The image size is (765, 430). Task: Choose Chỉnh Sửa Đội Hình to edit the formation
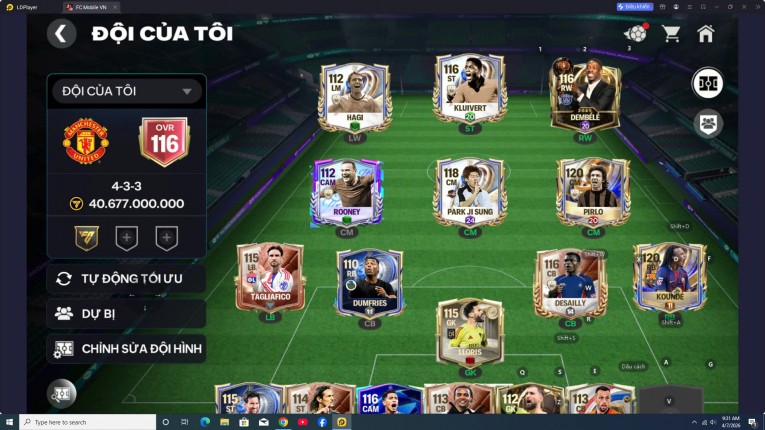pos(126,349)
